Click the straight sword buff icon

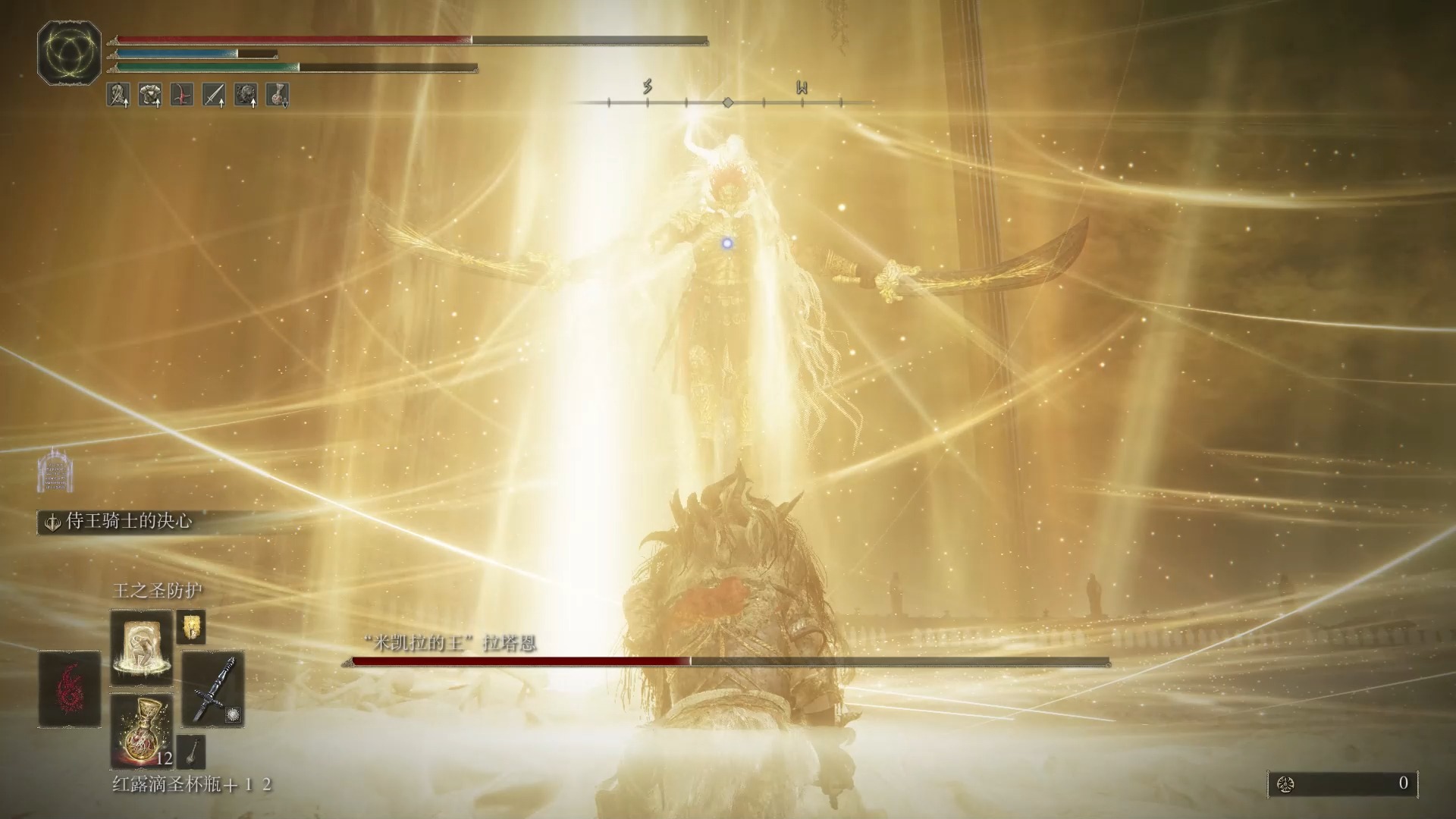click(214, 95)
